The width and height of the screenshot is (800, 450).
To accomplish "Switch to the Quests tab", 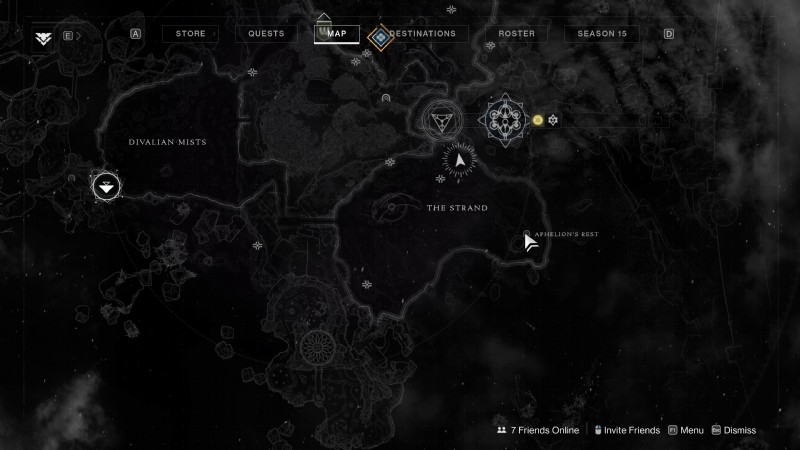I will tap(265, 33).
